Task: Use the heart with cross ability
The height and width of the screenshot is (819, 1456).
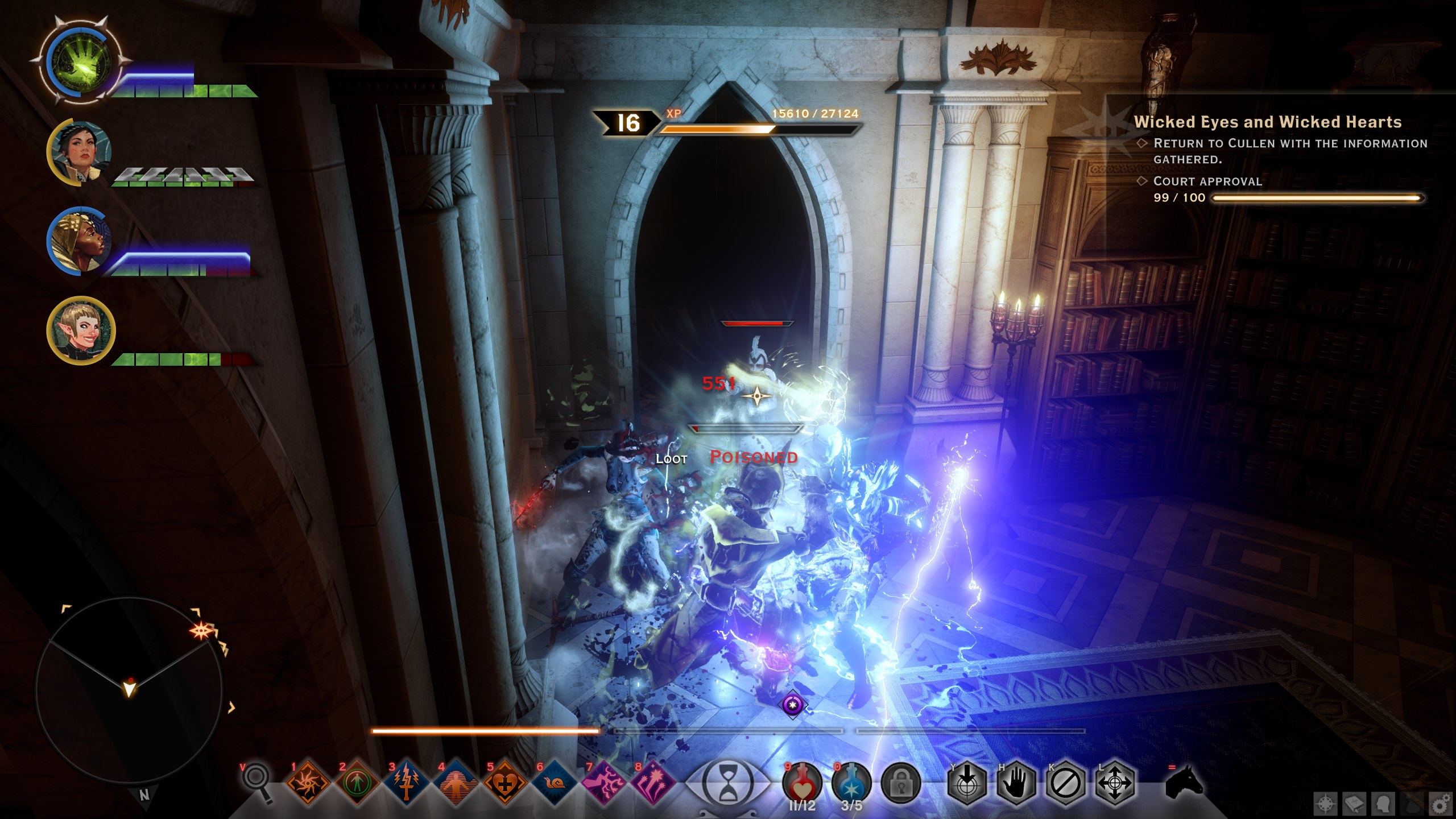Action: click(x=504, y=783)
